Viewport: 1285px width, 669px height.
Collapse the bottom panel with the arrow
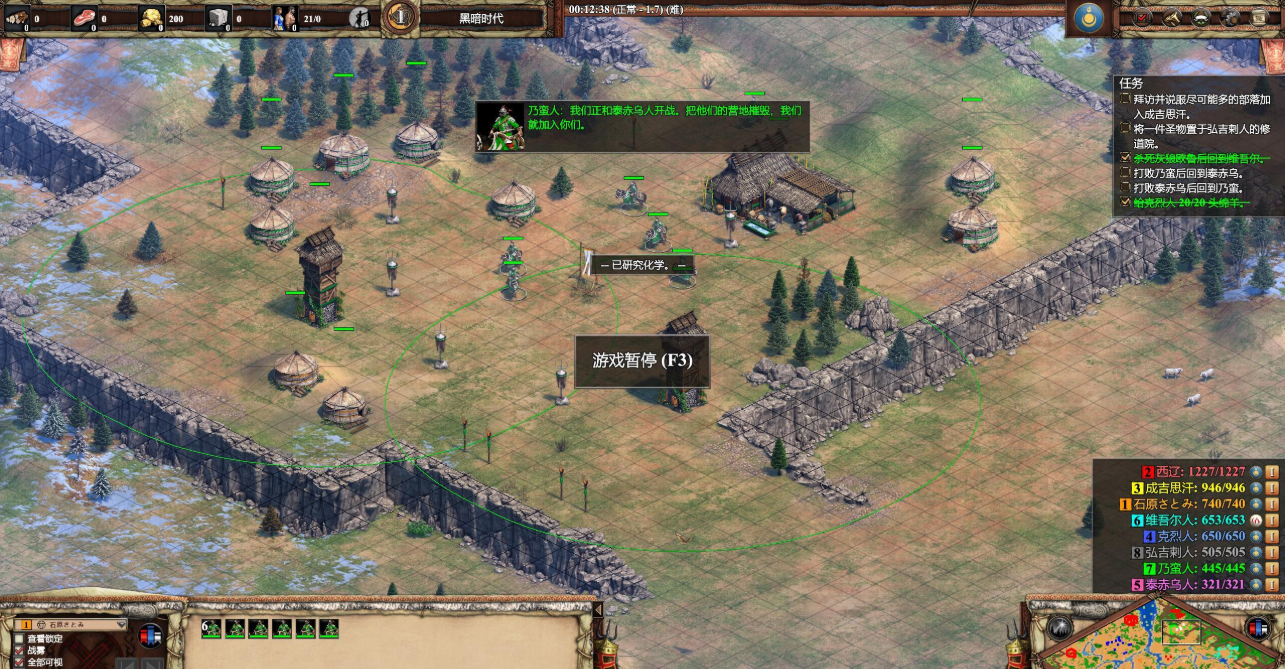tap(599, 609)
